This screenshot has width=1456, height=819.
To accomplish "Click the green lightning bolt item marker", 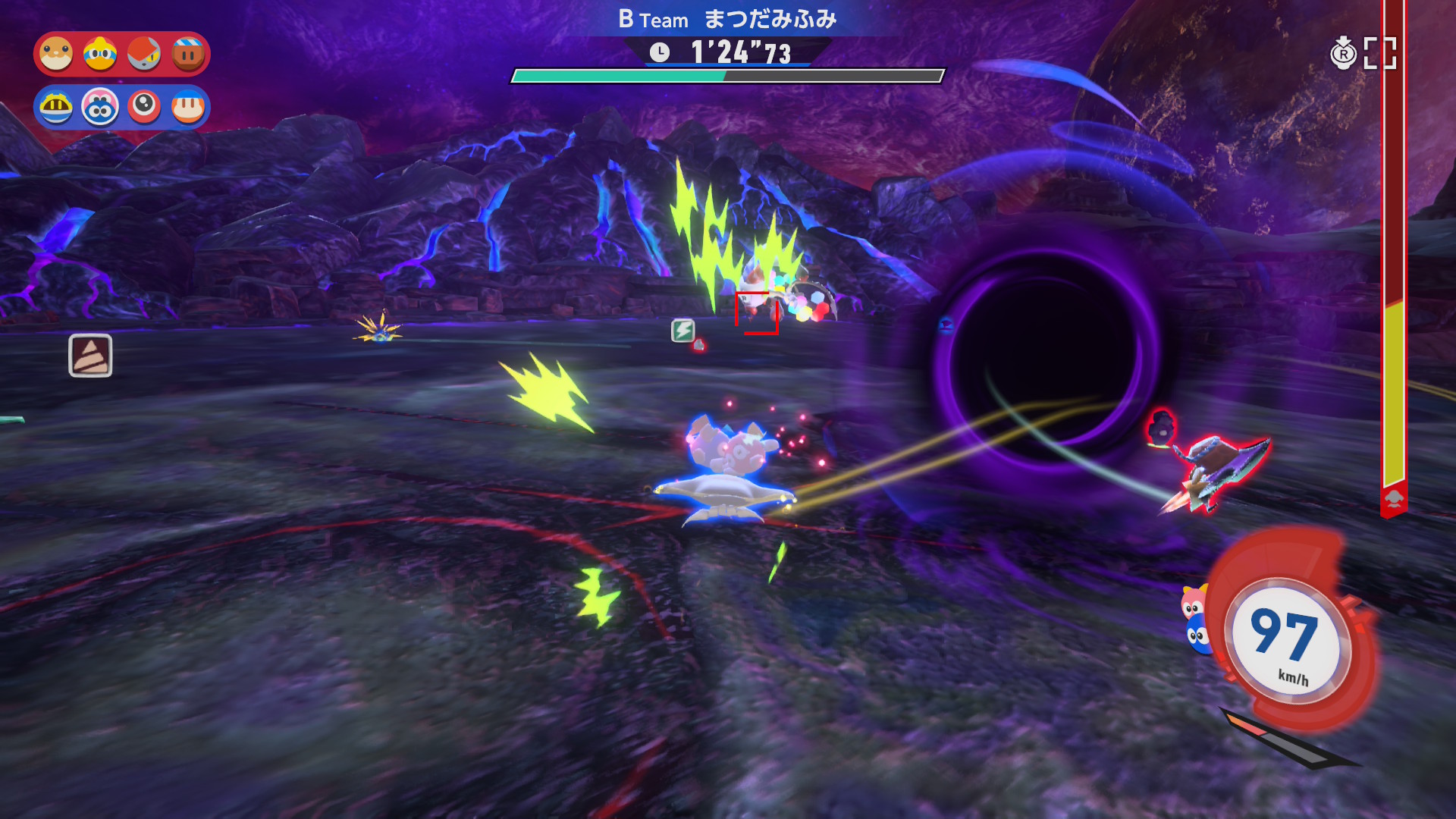I will pos(682,330).
